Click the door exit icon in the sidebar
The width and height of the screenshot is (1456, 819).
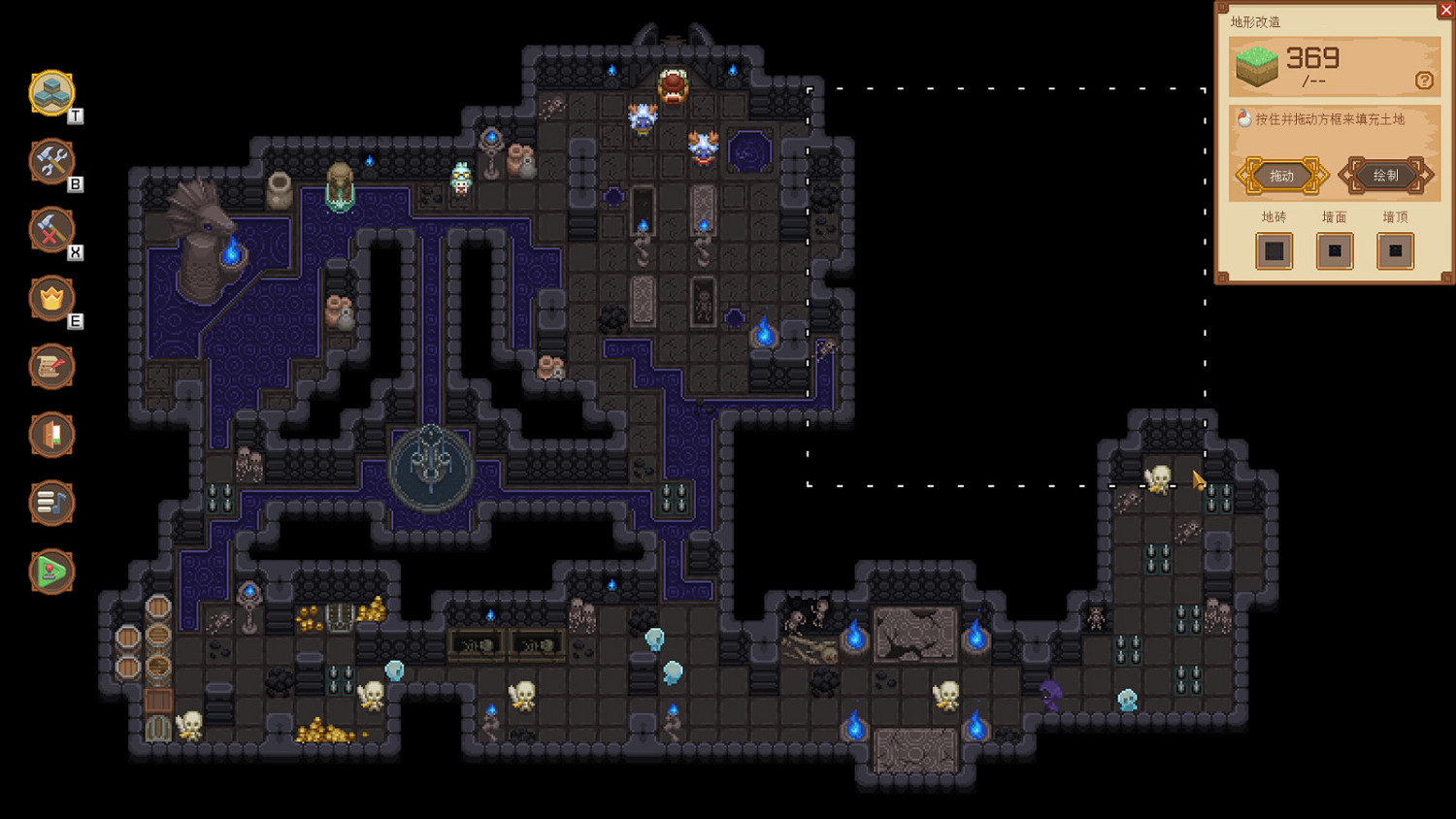point(52,436)
